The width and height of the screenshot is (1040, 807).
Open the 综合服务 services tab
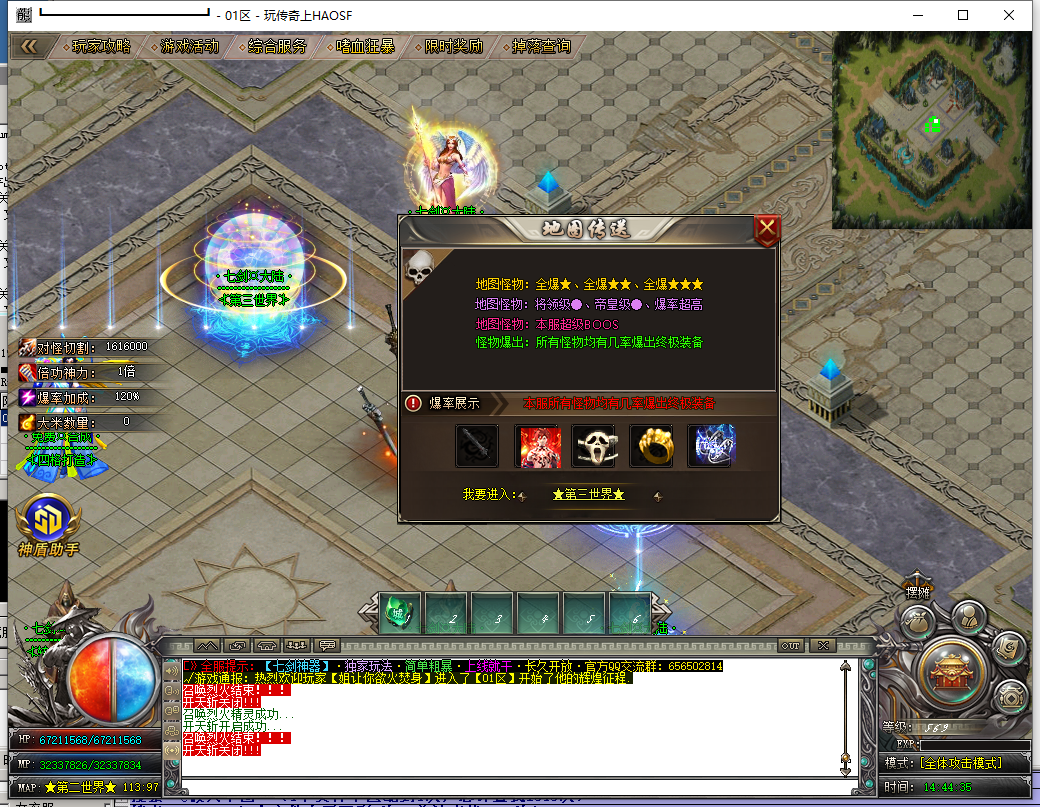(x=277, y=47)
